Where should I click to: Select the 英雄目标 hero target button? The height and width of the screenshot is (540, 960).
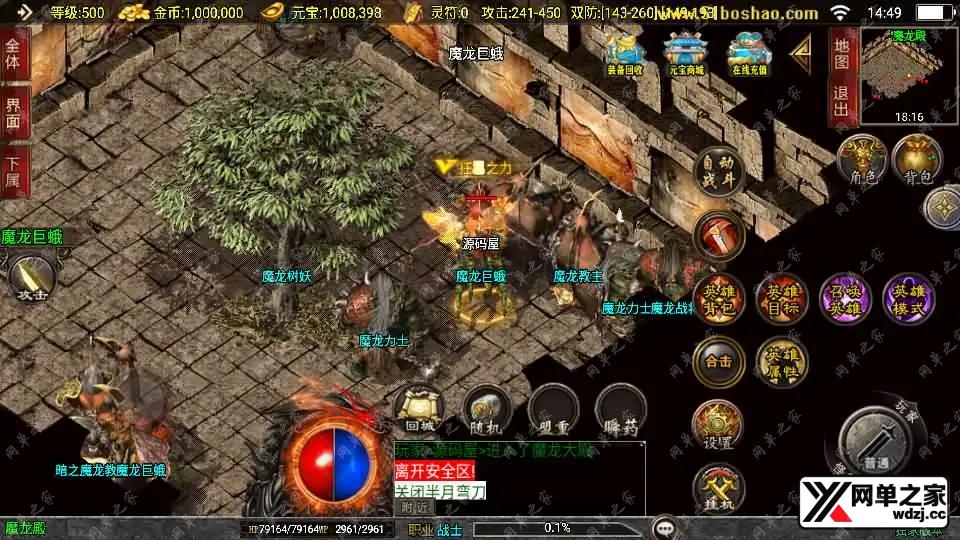(783, 298)
